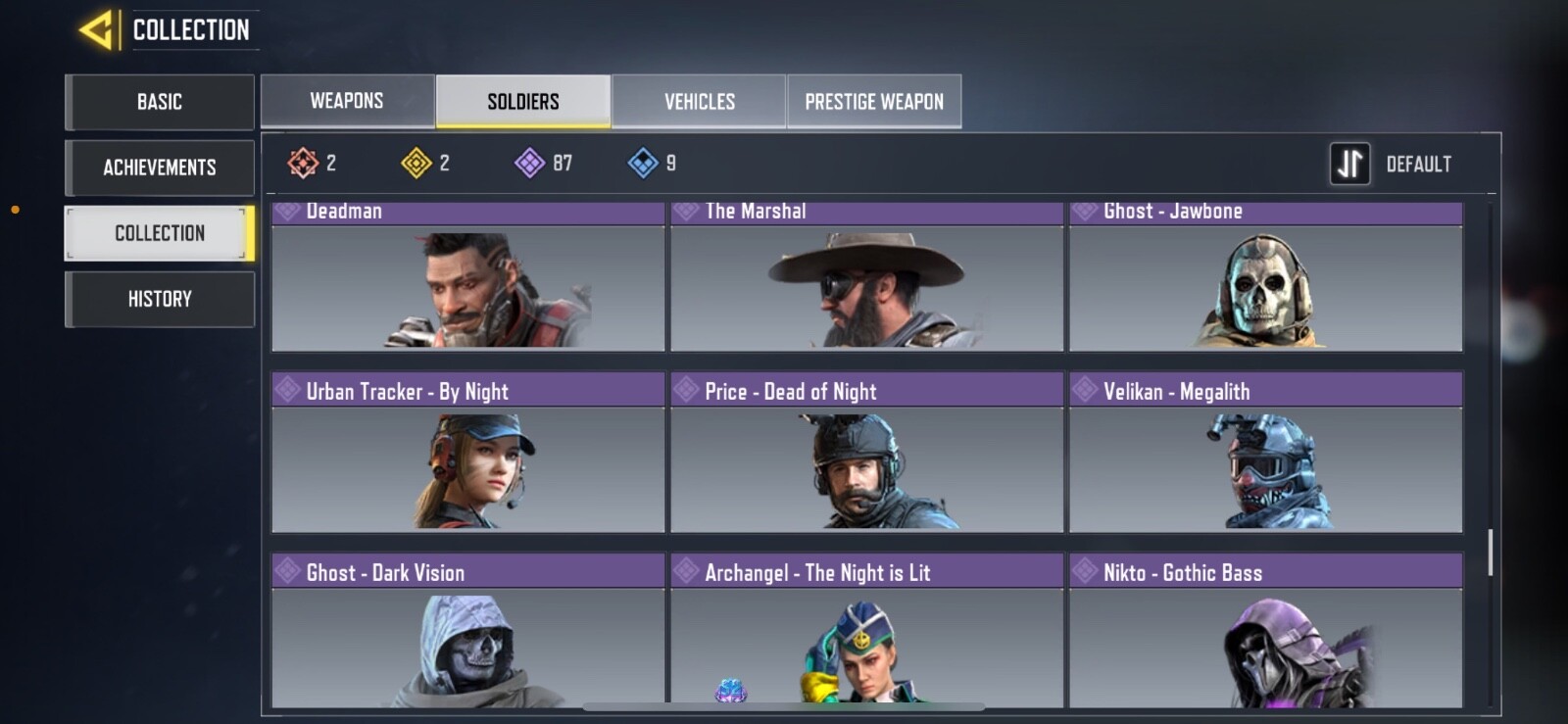Open the Vehicles tab

coord(700,100)
